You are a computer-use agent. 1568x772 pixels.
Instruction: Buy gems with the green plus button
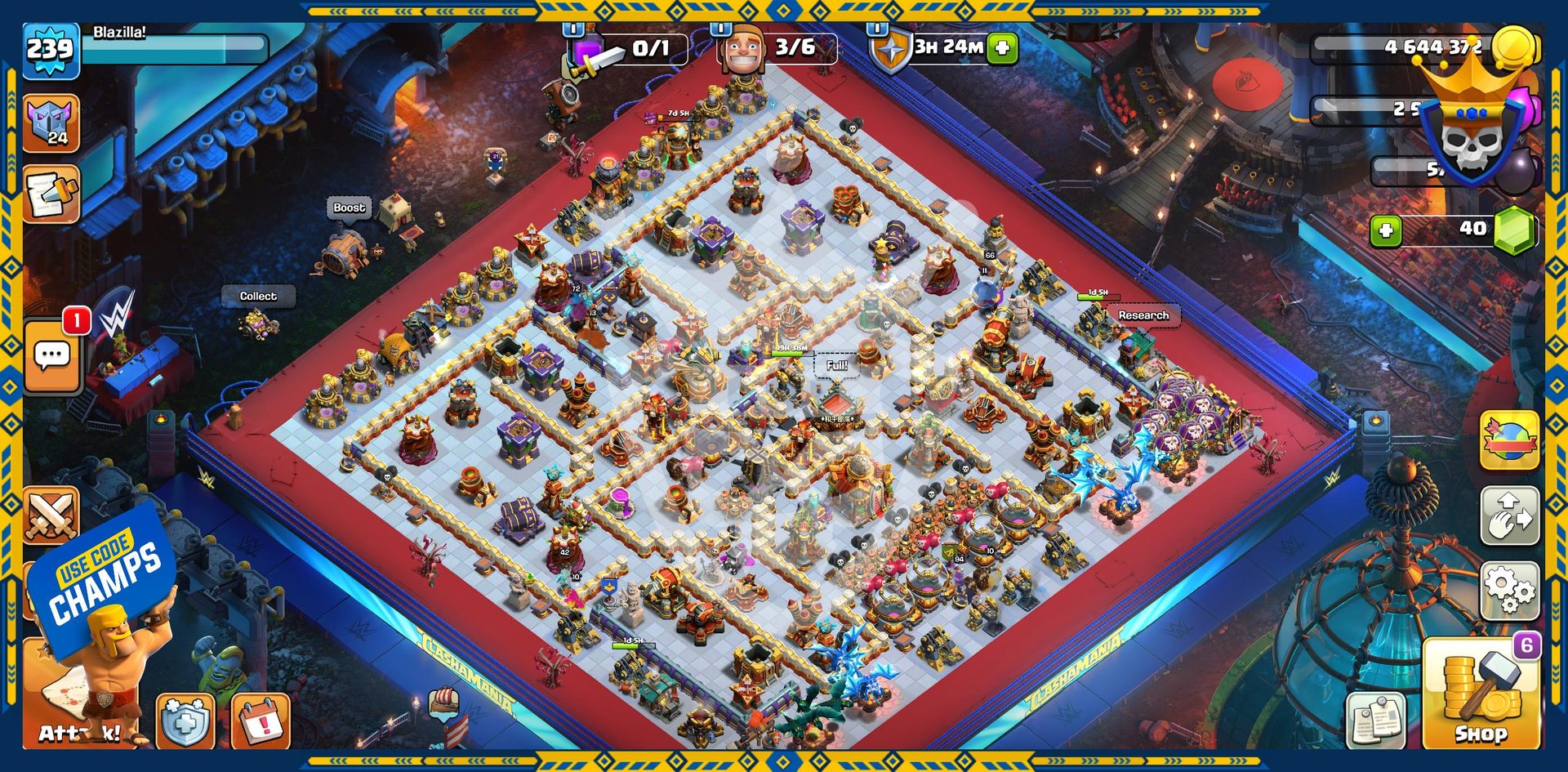point(1386,231)
